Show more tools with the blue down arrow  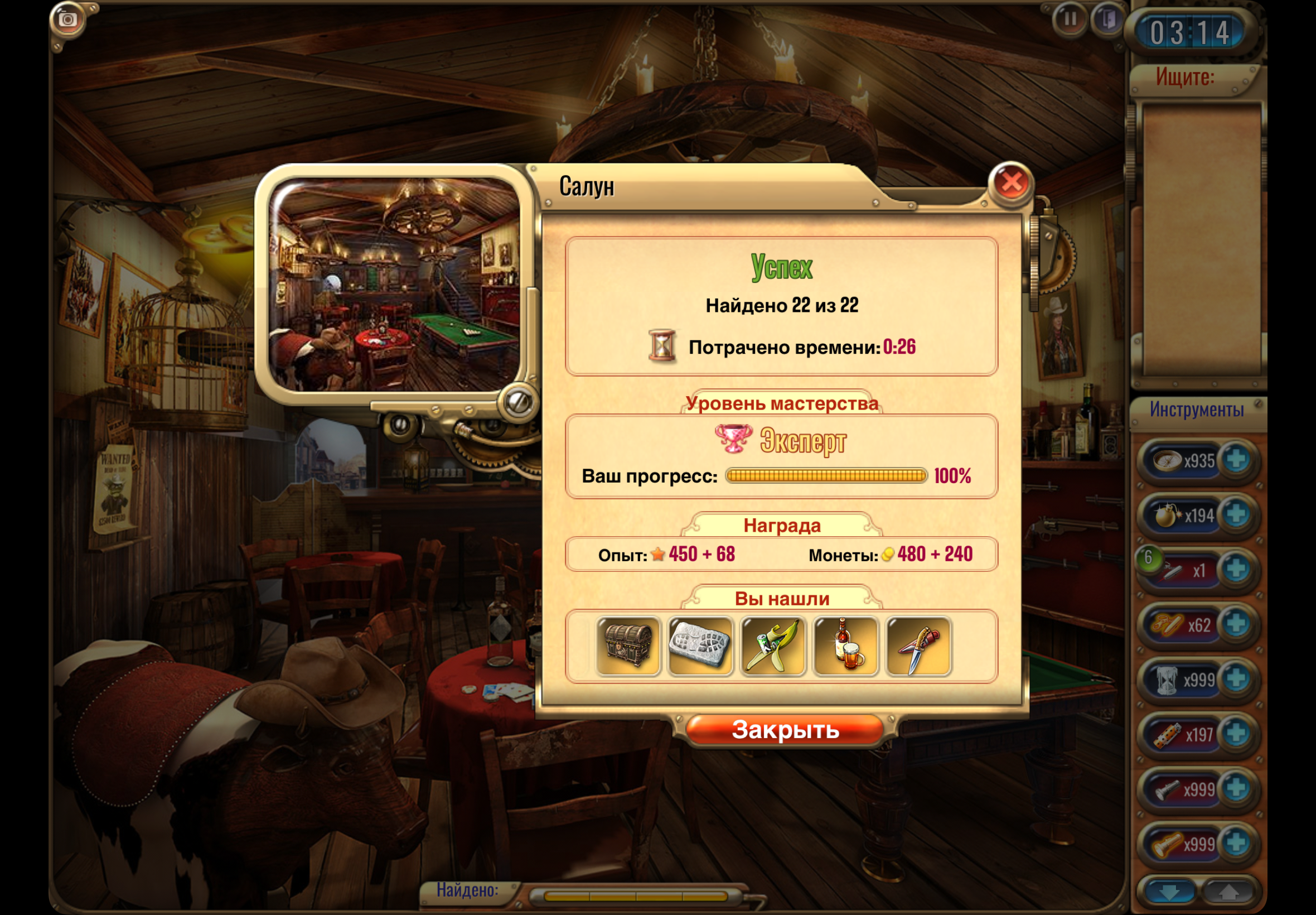pyautogui.click(x=1169, y=893)
